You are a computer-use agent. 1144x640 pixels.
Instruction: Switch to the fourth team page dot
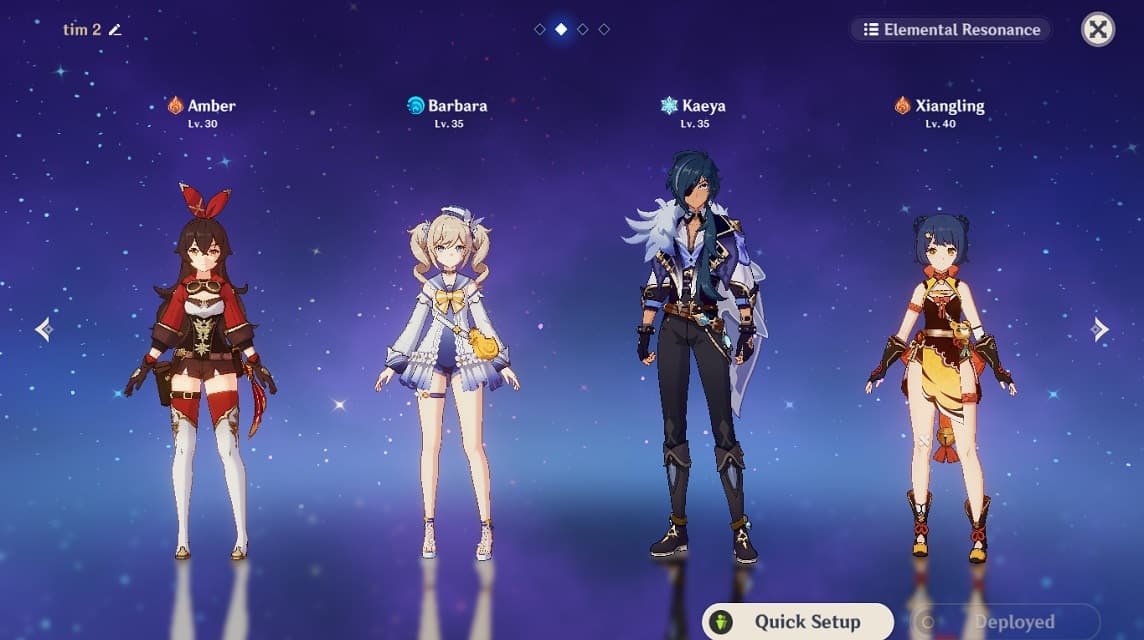click(604, 30)
